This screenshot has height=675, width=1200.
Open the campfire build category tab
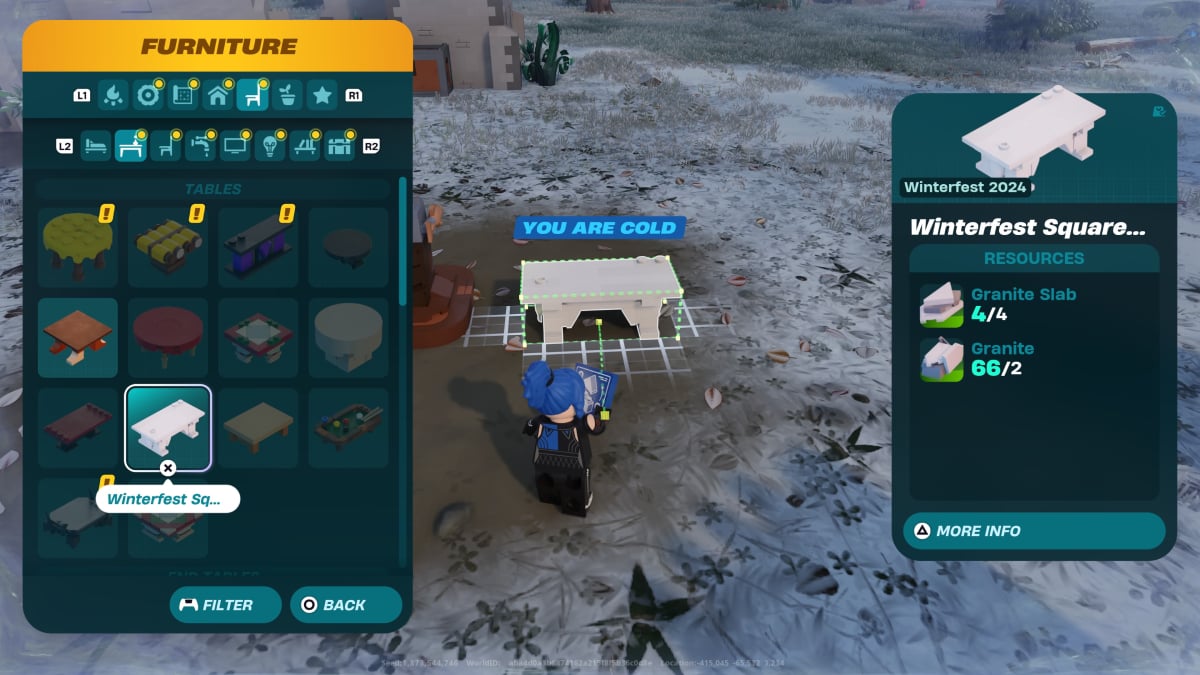pyautogui.click(x=114, y=96)
